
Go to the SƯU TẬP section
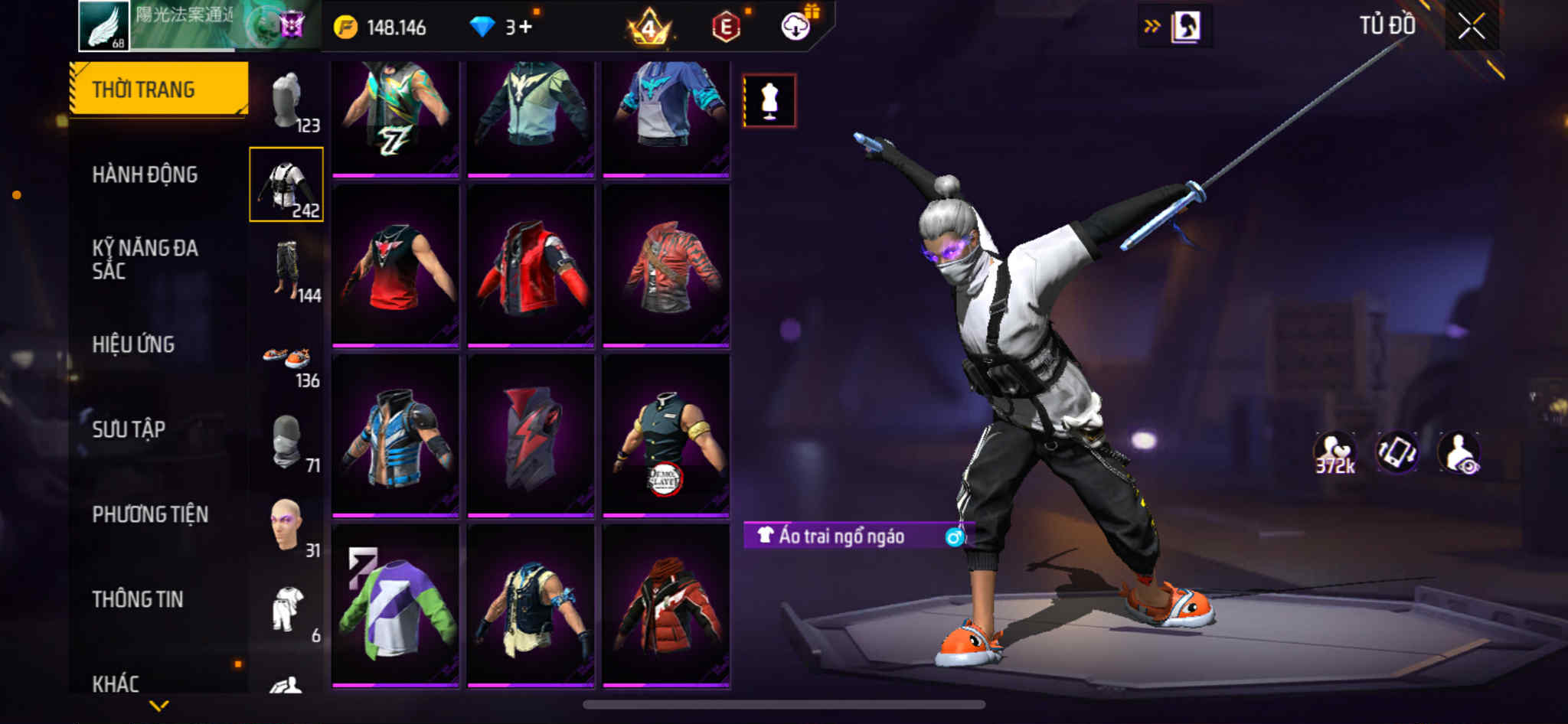129,429
